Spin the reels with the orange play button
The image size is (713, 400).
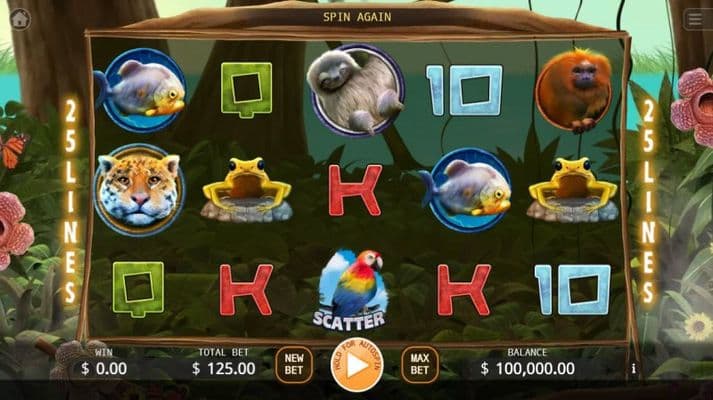point(356,365)
